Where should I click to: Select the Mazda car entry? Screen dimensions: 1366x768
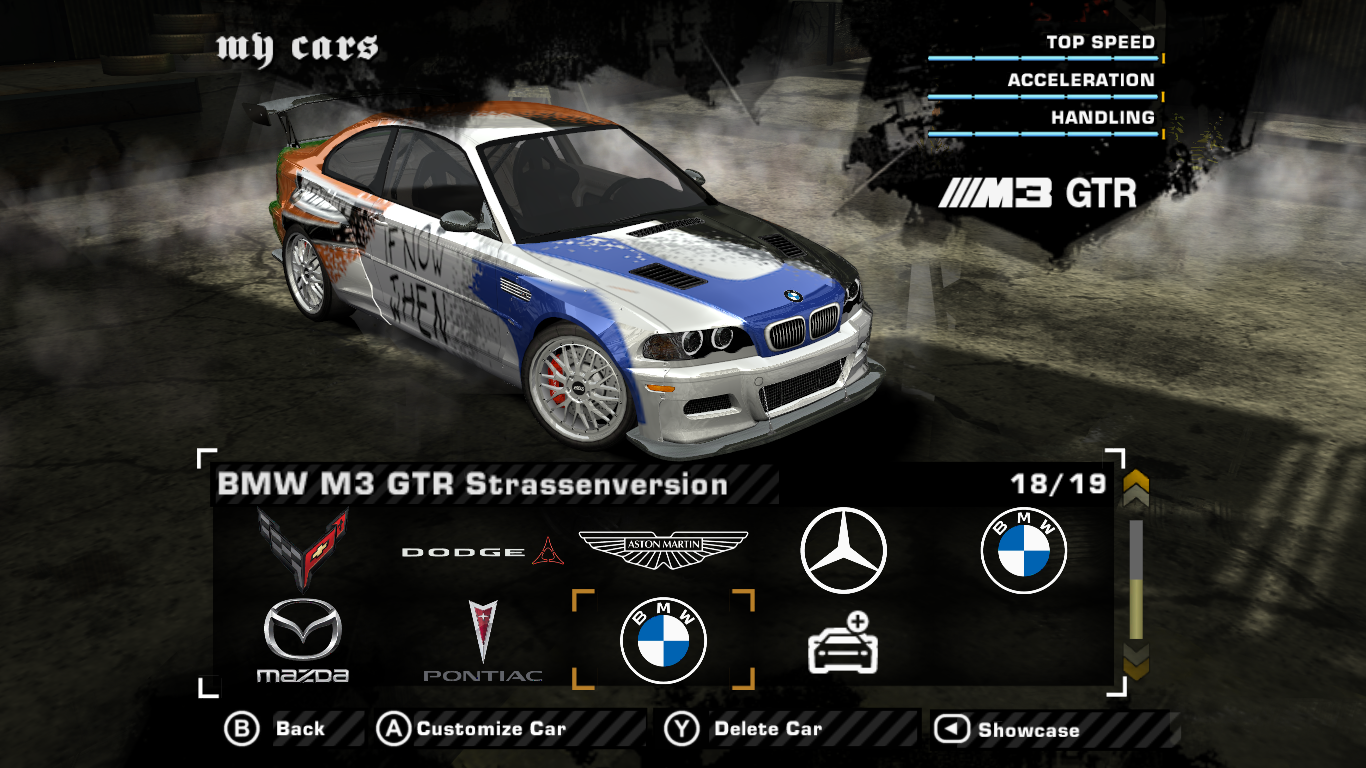pos(303,641)
